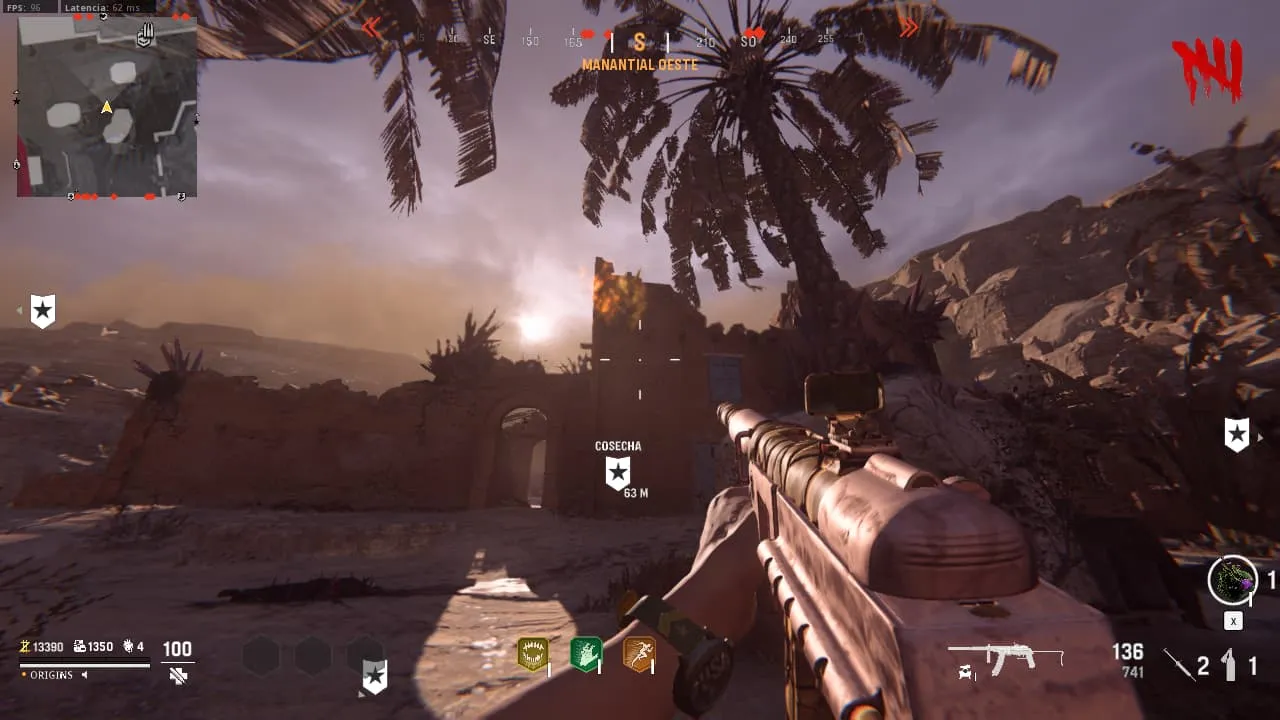Select the green perk icon

585,655
